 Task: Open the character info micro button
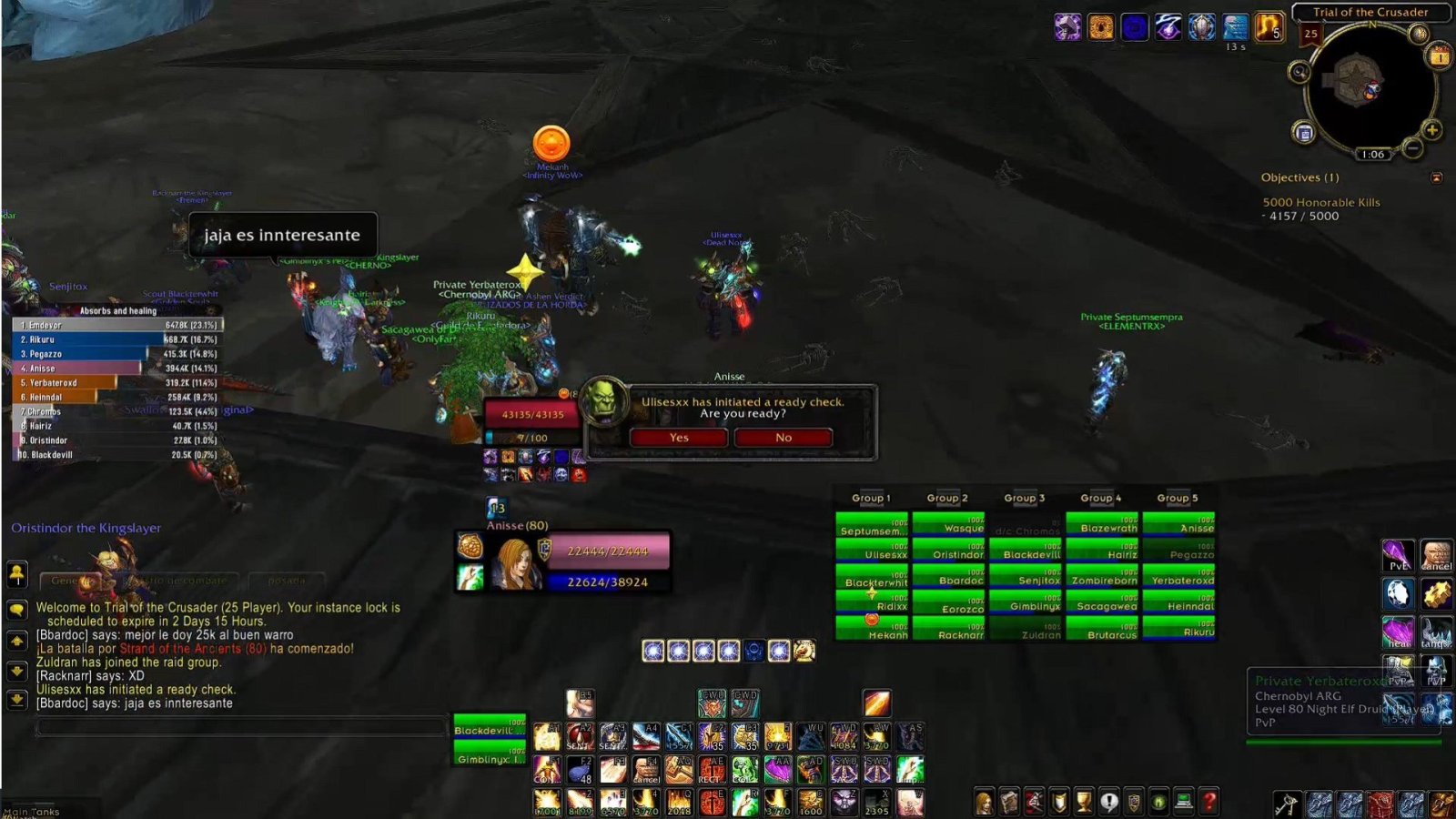[x=984, y=802]
